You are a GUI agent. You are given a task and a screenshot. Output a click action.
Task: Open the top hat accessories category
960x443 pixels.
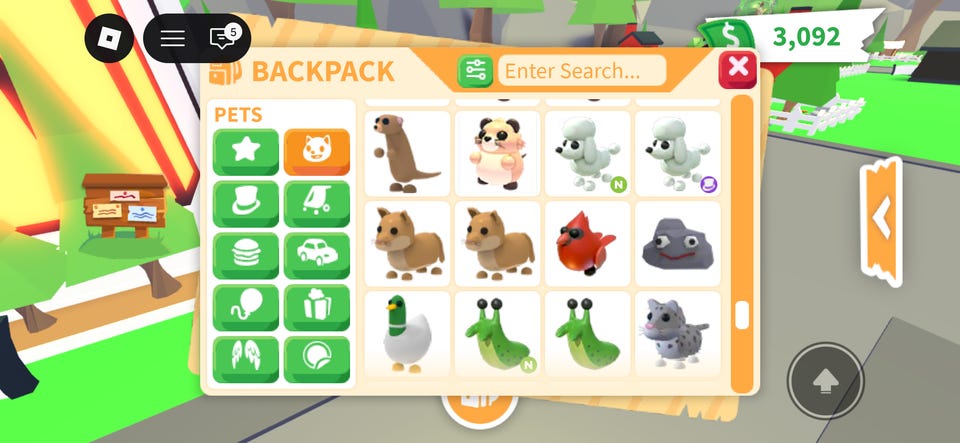245,204
